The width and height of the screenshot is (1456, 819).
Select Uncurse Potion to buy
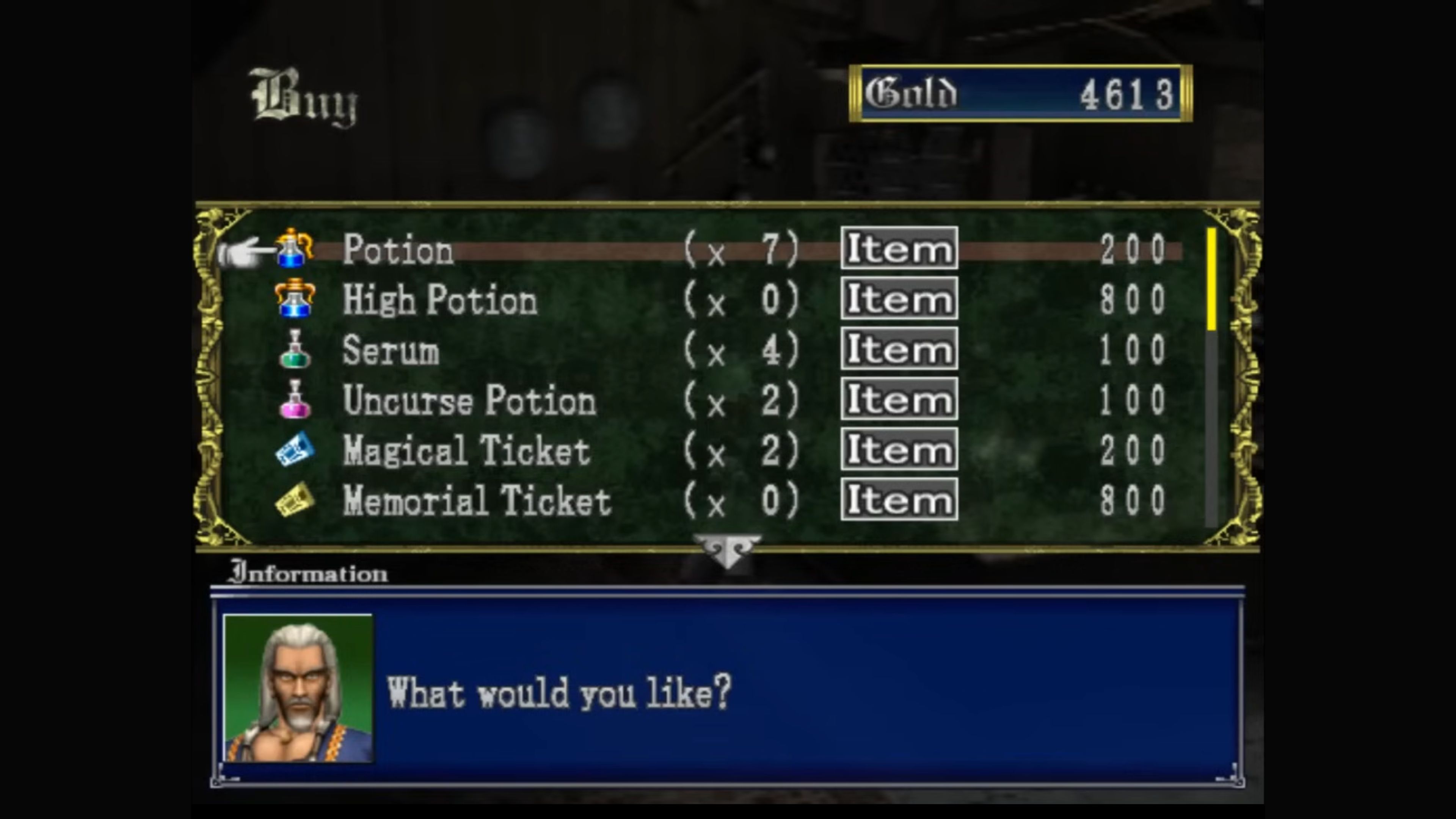469,400
